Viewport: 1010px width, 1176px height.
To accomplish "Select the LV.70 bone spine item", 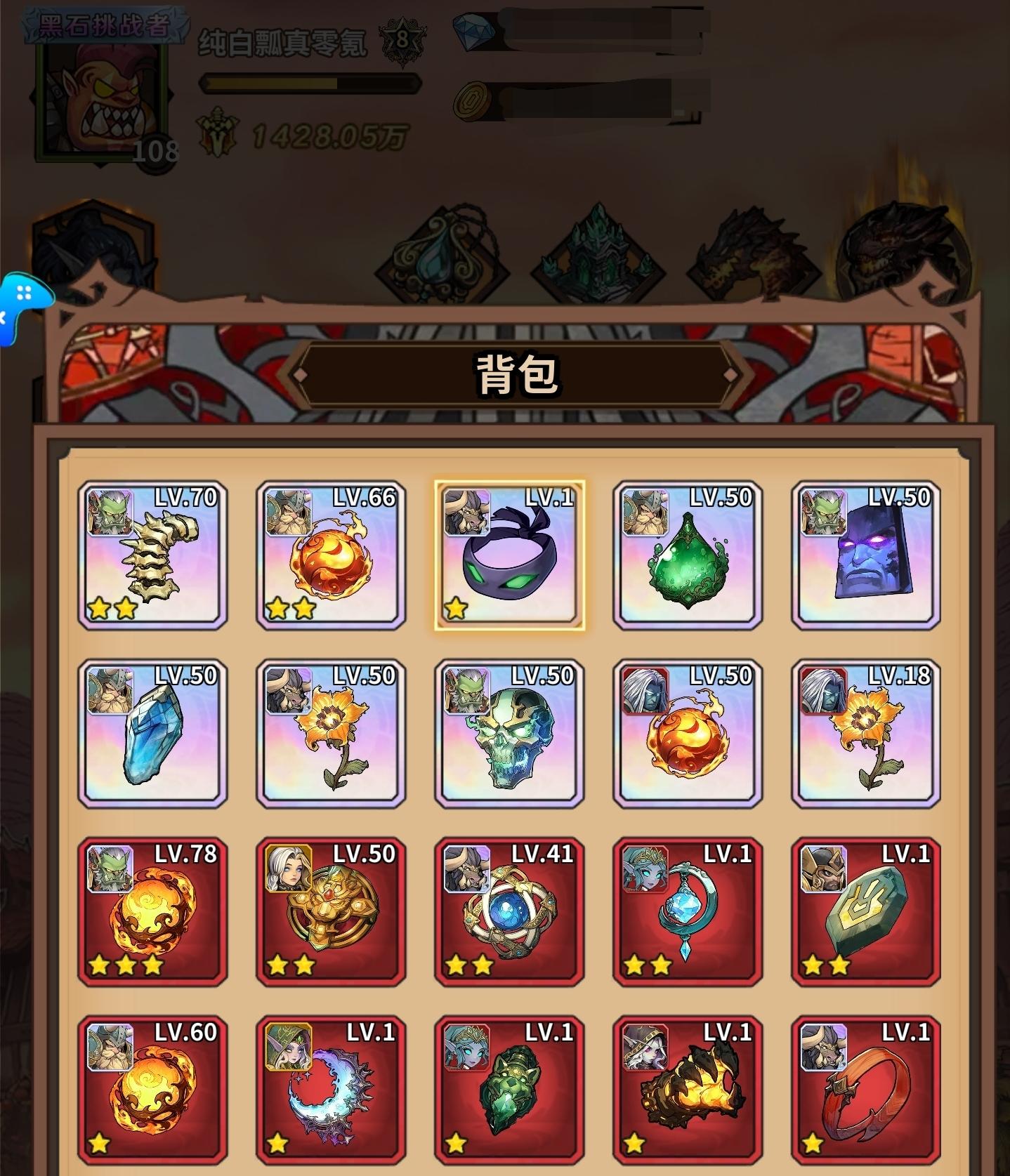I will point(152,557).
